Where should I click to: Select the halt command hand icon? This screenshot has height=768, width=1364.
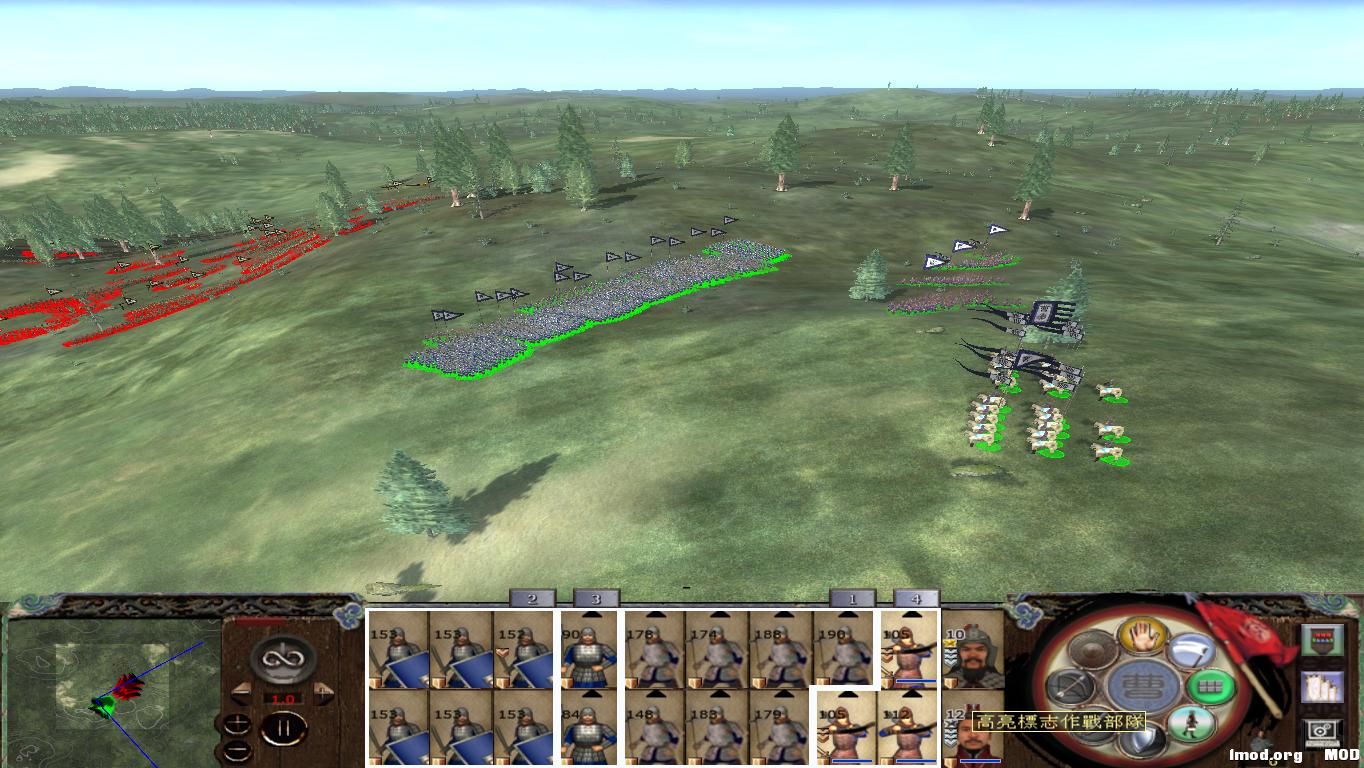[x=1141, y=637]
